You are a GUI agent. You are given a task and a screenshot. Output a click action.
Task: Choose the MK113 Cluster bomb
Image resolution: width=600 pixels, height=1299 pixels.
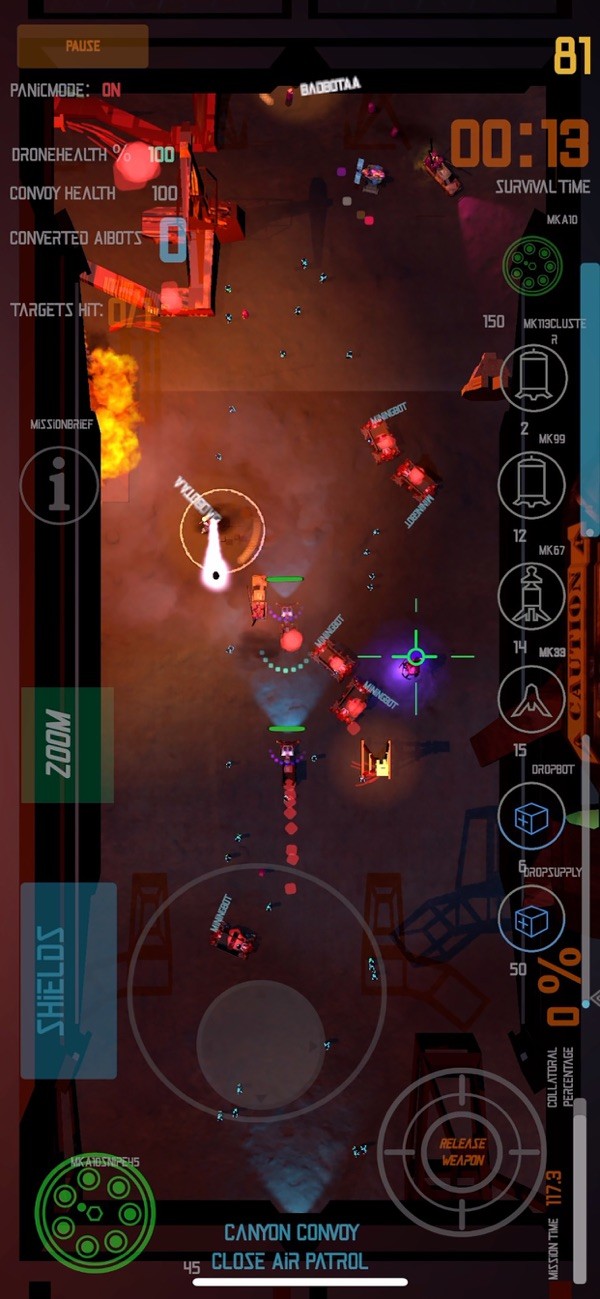(x=533, y=378)
